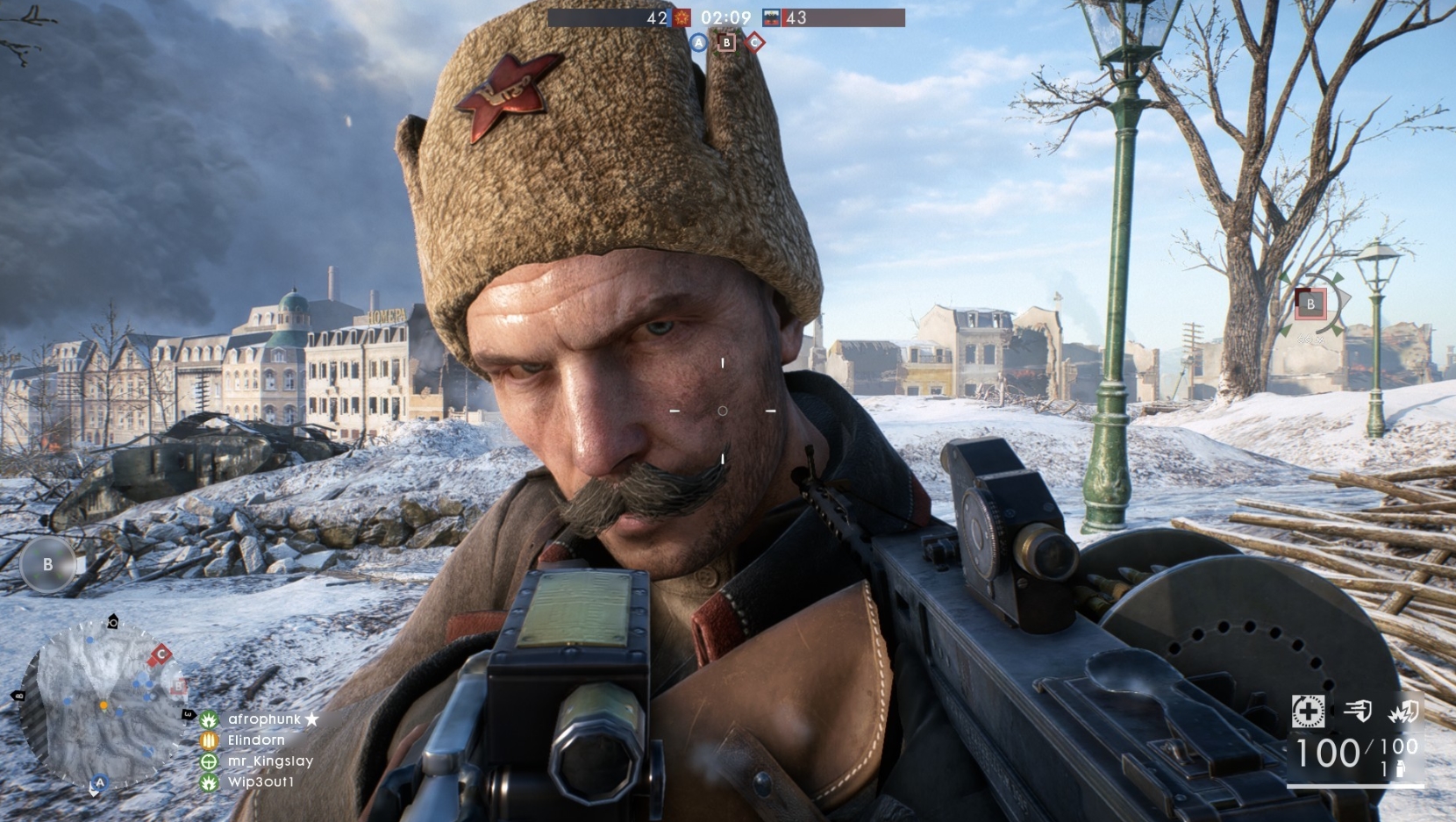Click the B objective marker near the lamppost
The image size is (1456, 822).
(1310, 304)
